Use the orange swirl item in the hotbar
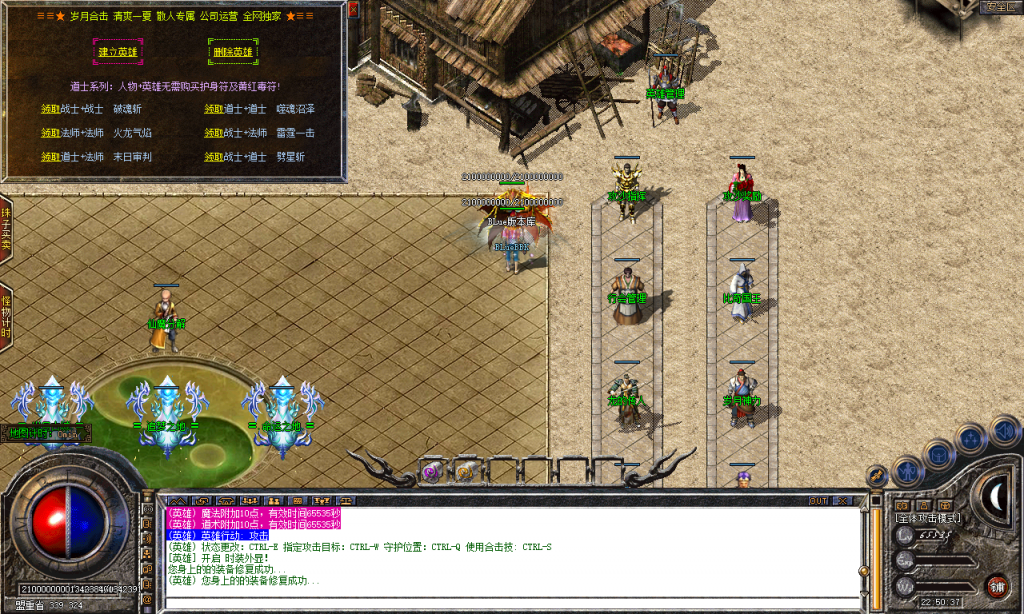Viewport: 1024px width, 614px height. point(465,471)
